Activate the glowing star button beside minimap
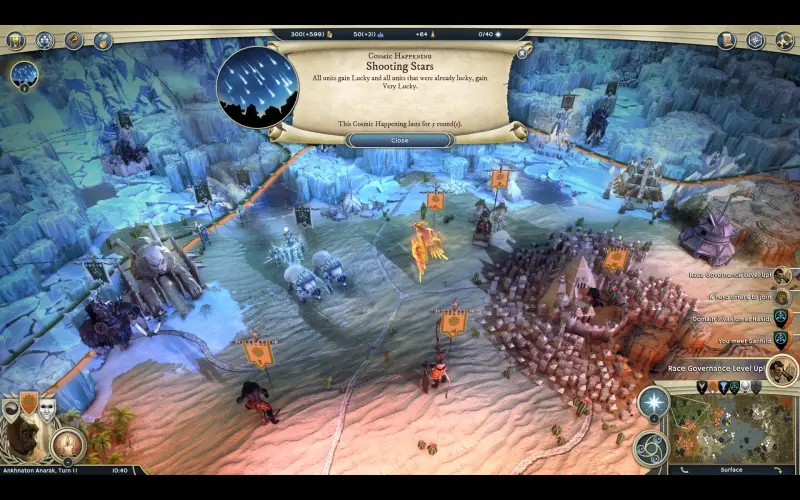The width and height of the screenshot is (800, 500). [x=654, y=402]
